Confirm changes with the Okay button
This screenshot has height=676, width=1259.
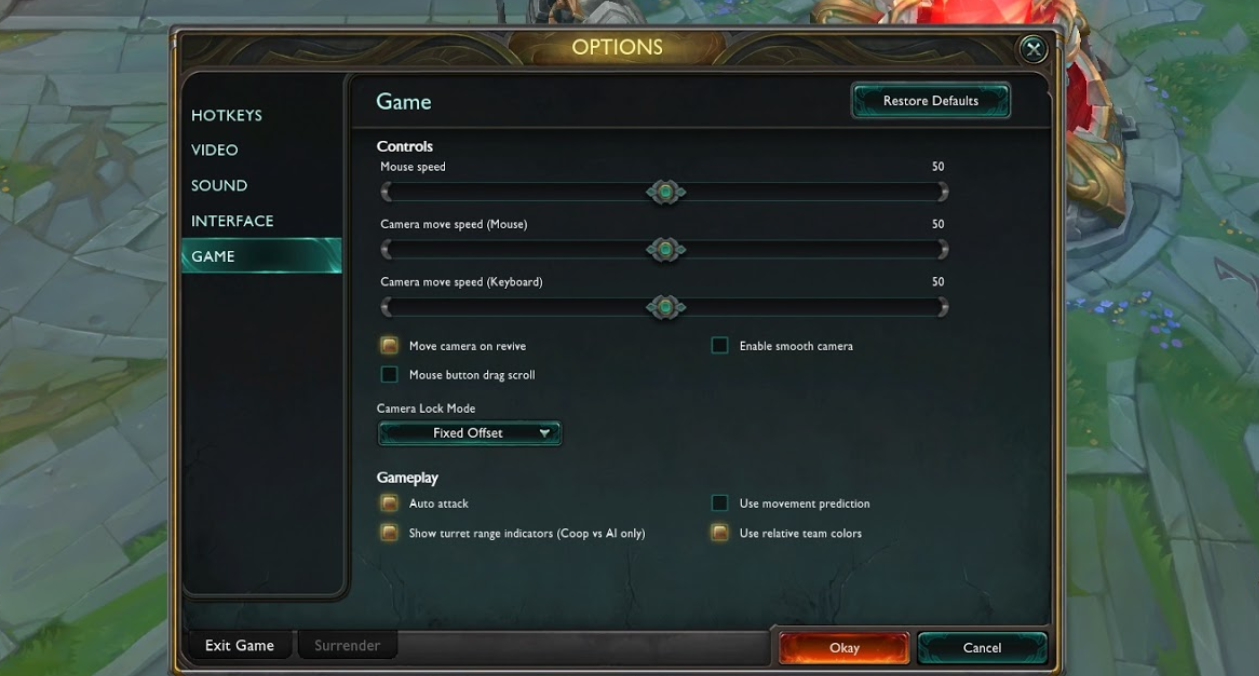[x=844, y=648]
